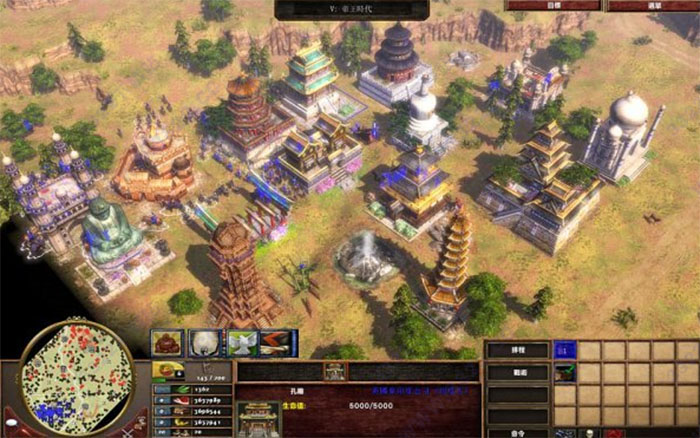700x438 pixels.
Task: Activate the green command slot icon
Action: click(565, 372)
